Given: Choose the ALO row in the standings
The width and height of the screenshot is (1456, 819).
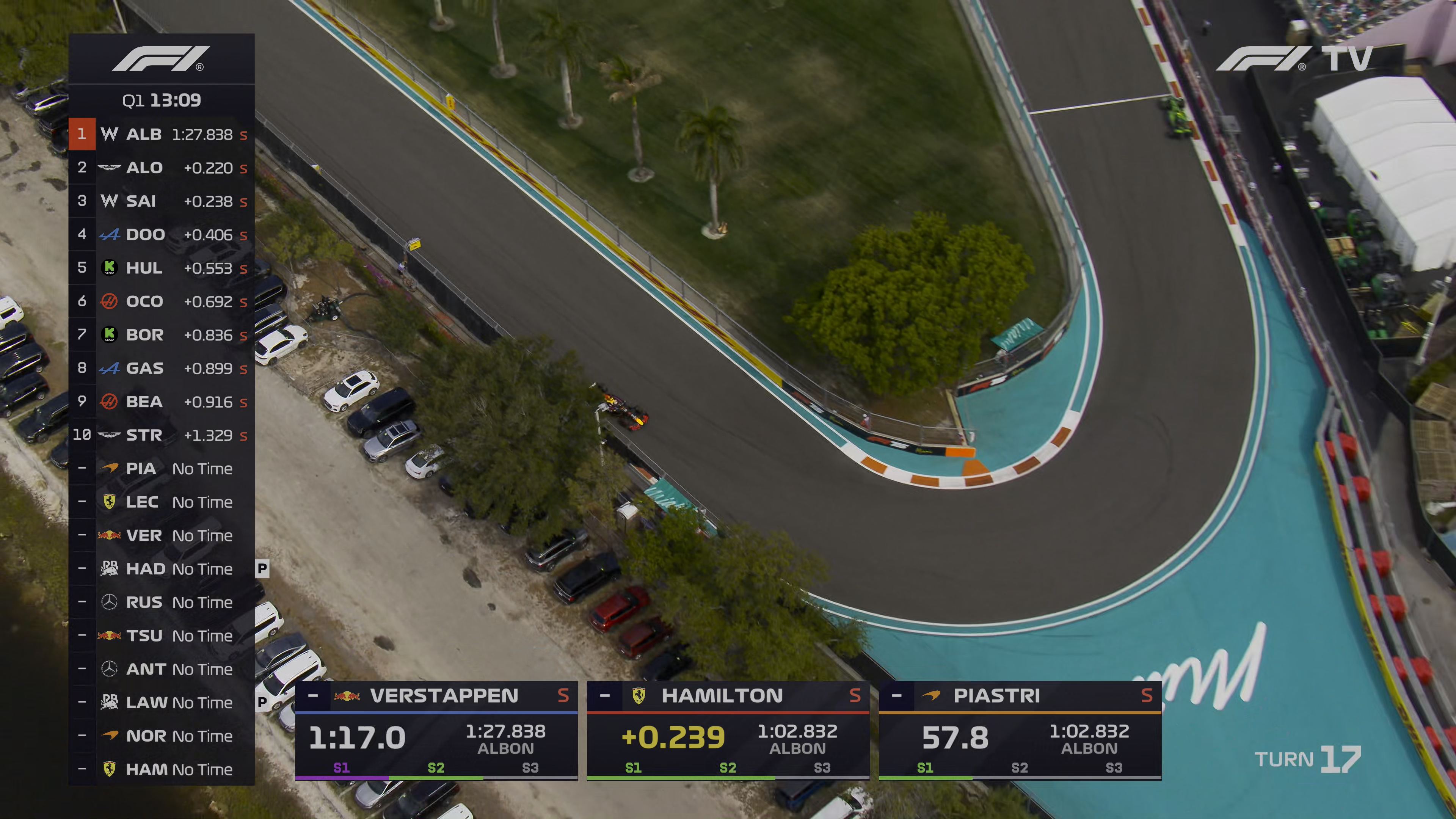Looking at the screenshot, I should pyautogui.click(x=162, y=168).
